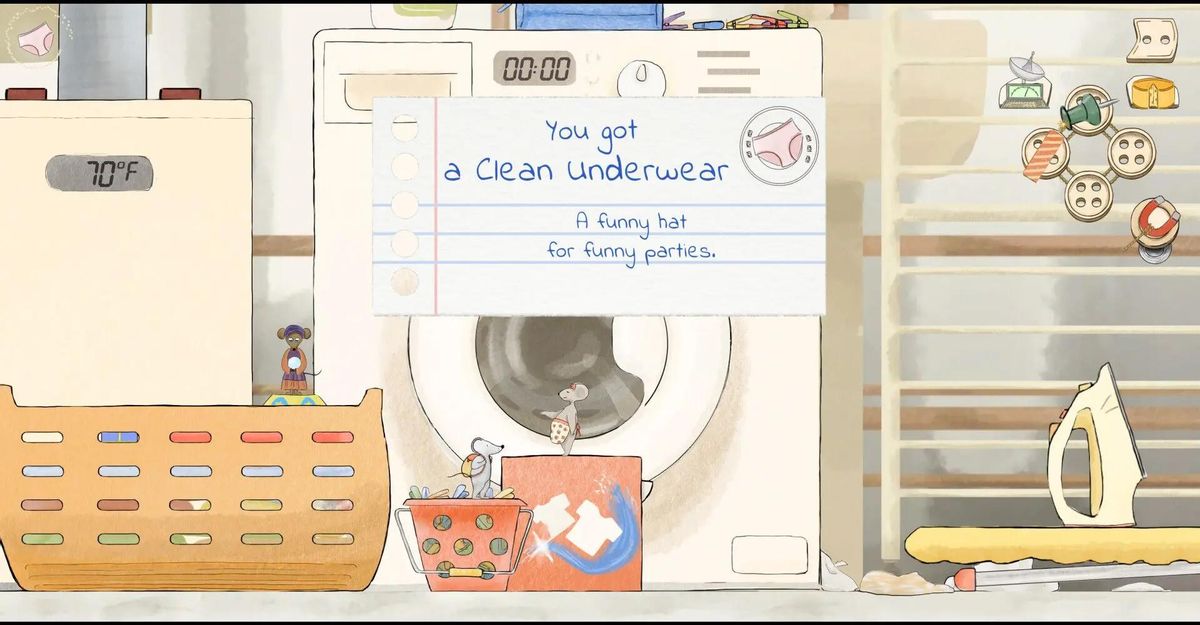The image size is (1200, 625).
Task: Select the square two-hole button icon
Action: [1152, 40]
